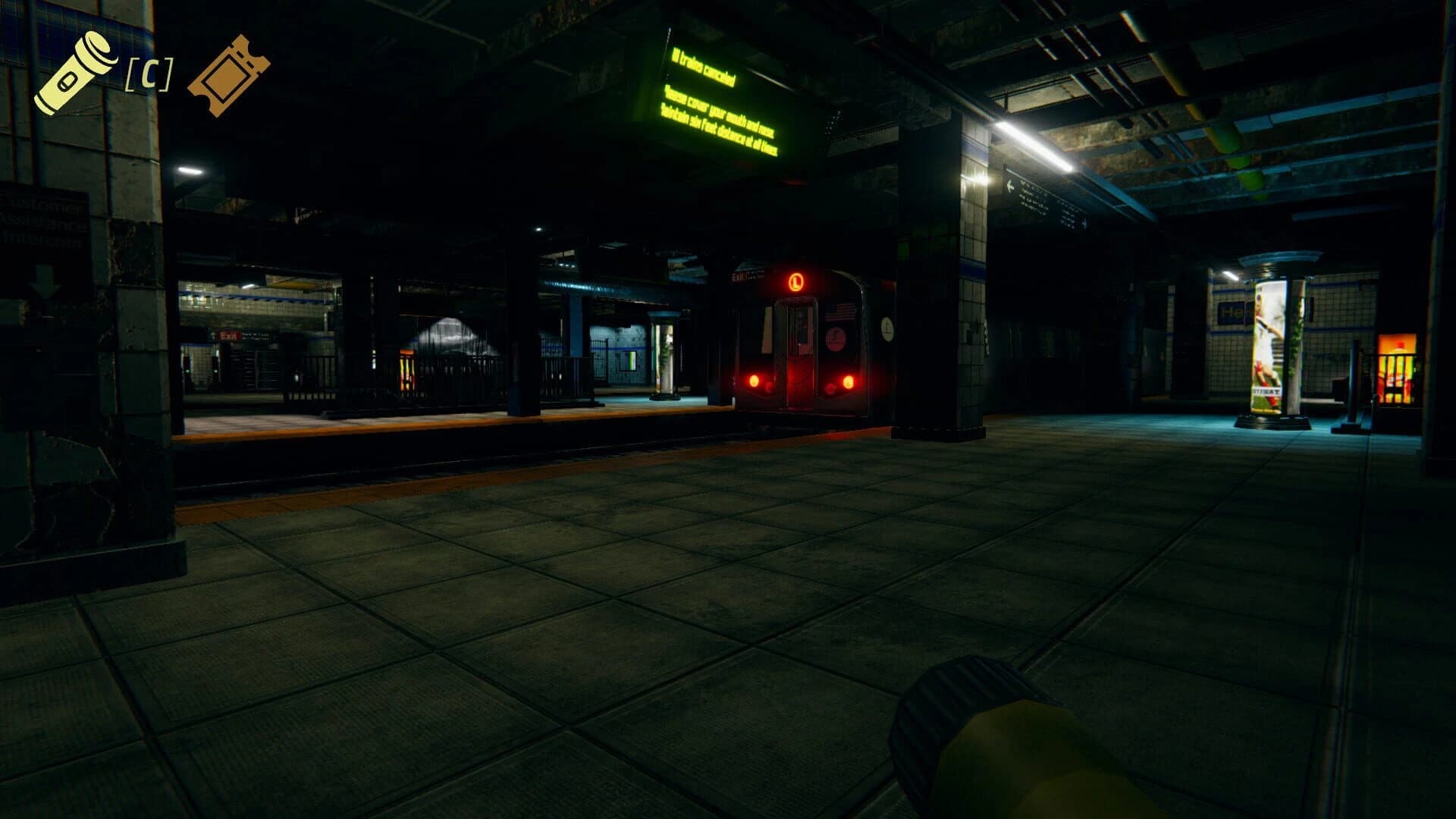Screen dimensions: 1456x819
Task: Toggle the flashlight using the [C] key indicator
Action: click(149, 72)
